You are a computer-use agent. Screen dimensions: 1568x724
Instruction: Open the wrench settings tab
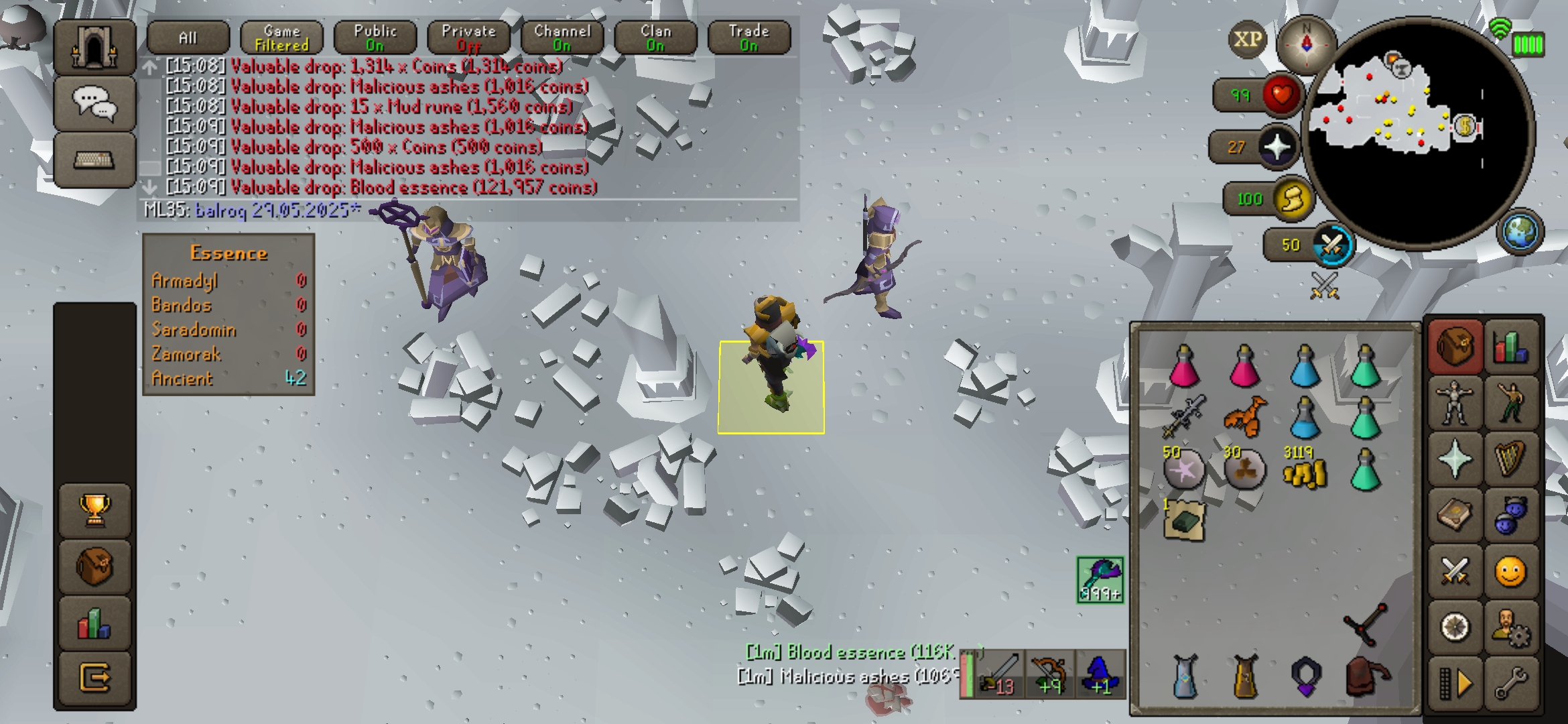click(x=1510, y=684)
